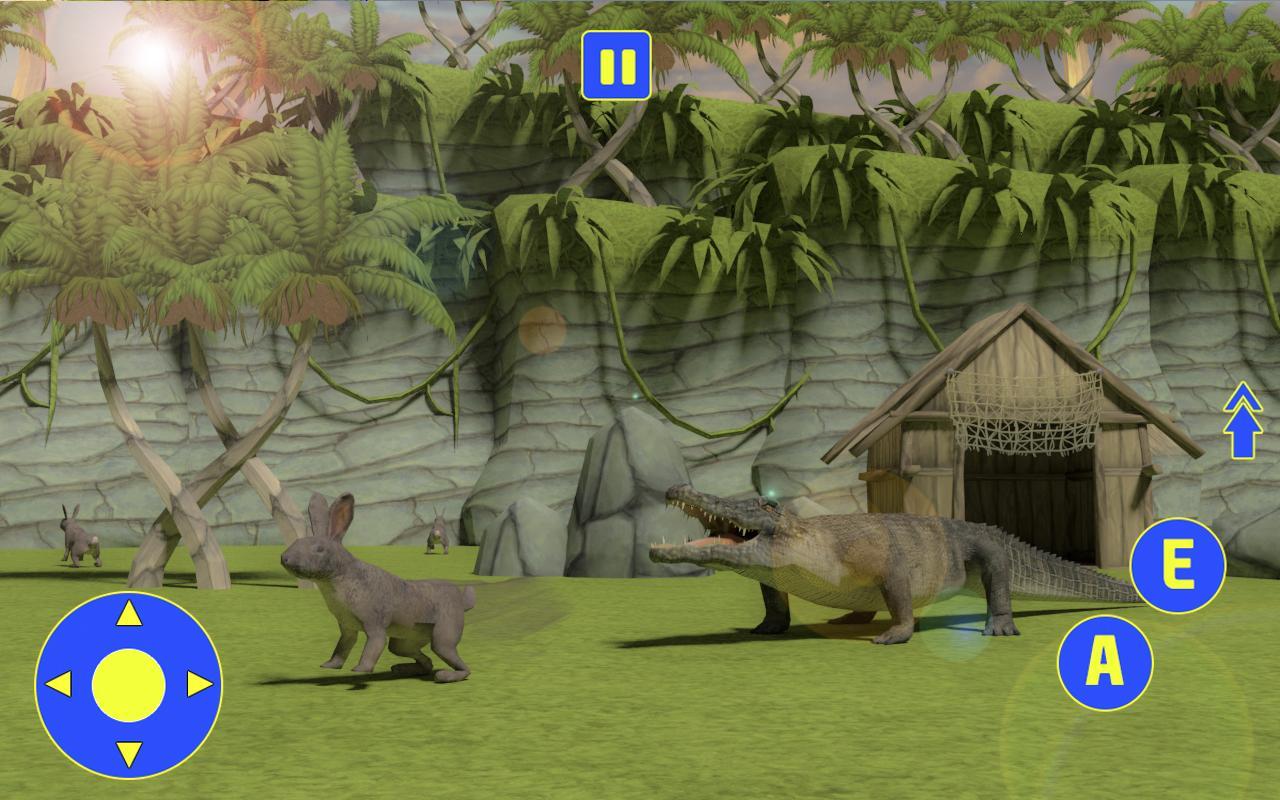The height and width of the screenshot is (800, 1280).
Task: Tap the pause icon's yellow bars
Action: tap(614, 65)
